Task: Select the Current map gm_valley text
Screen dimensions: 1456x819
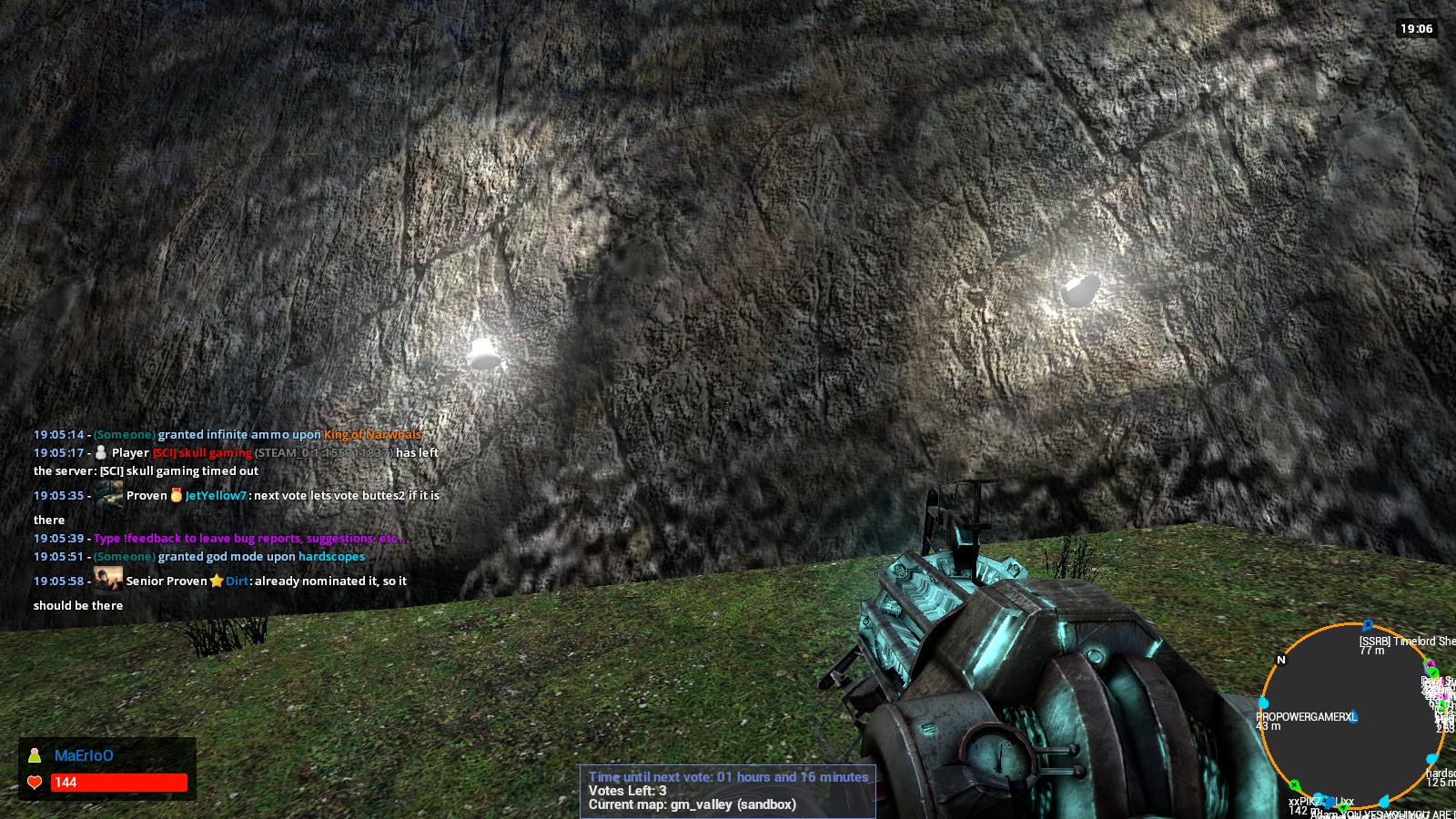Action: pyautogui.click(x=691, y=804)
